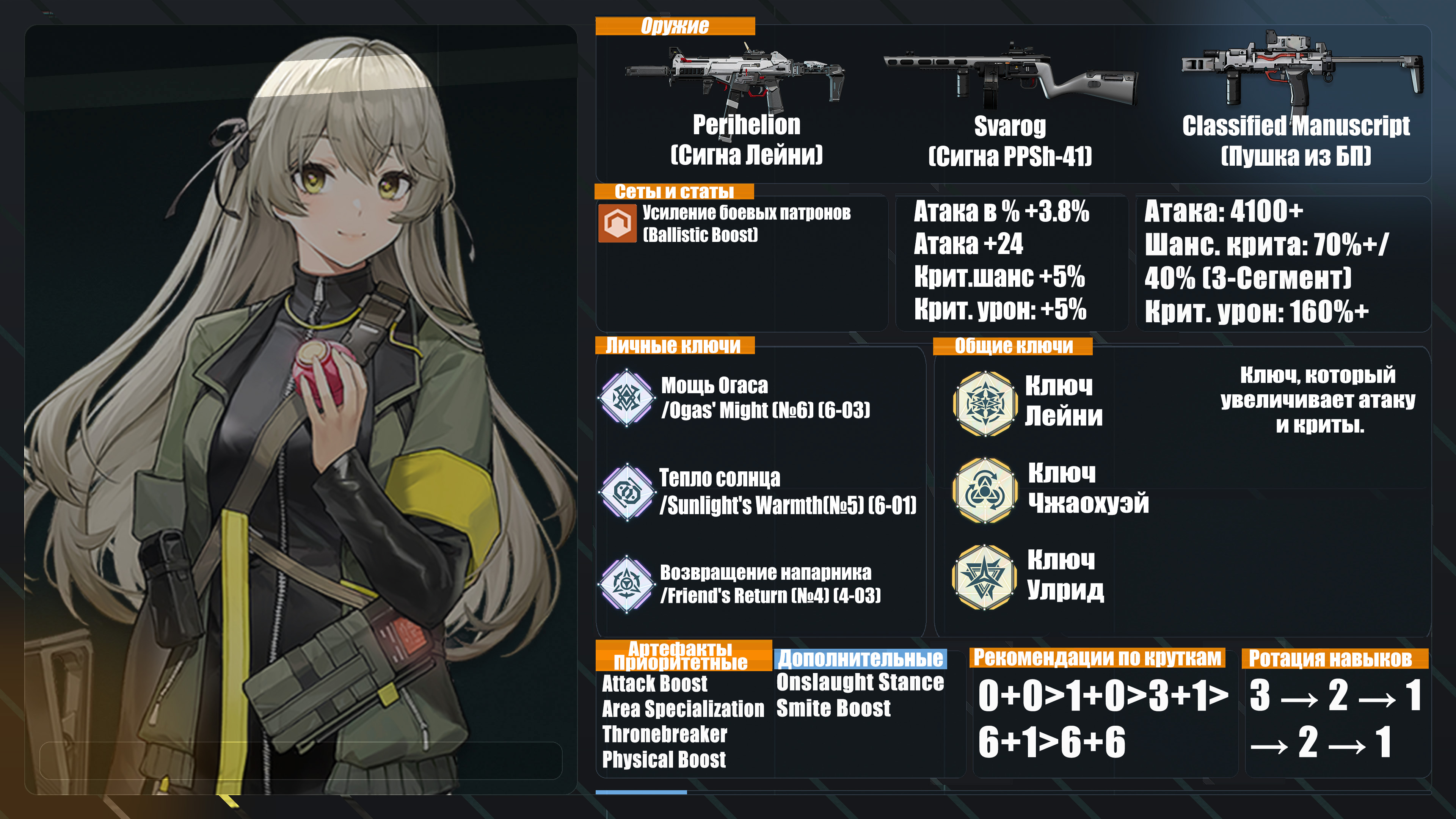
Task: Click the orange Ballistic Boost set icon
Action: point(617,223)
